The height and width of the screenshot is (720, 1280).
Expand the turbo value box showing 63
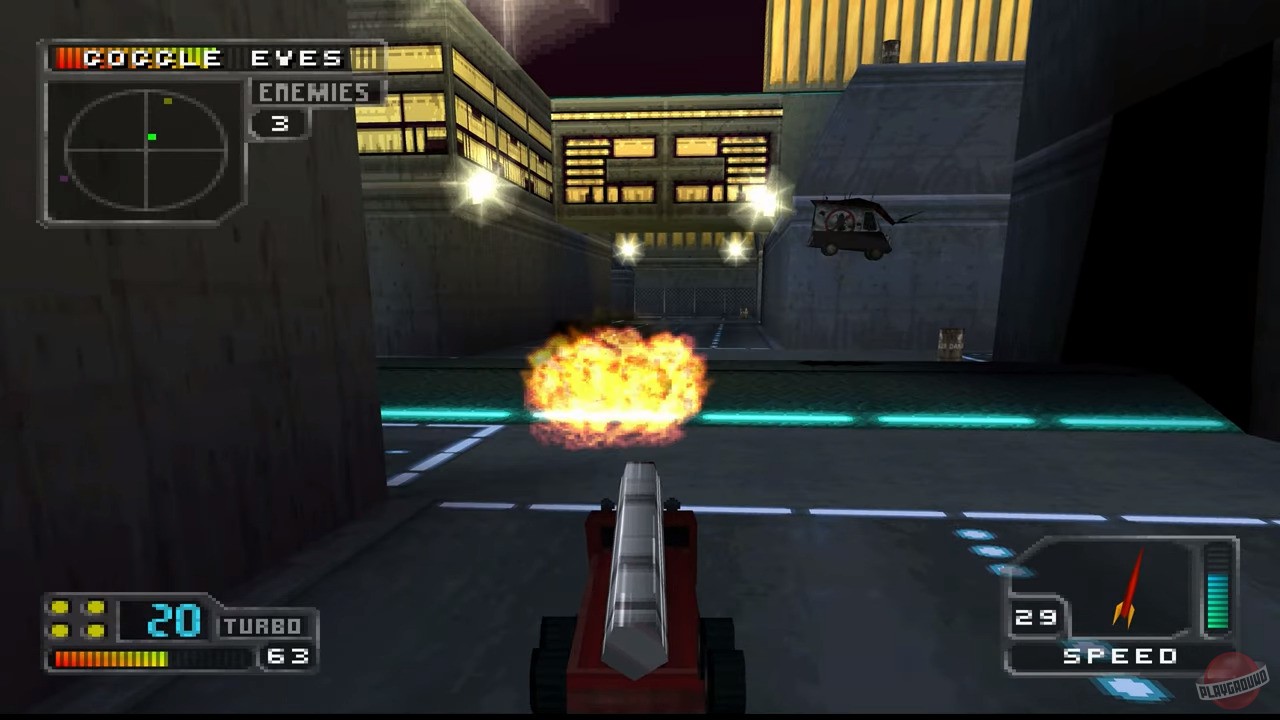288,657
